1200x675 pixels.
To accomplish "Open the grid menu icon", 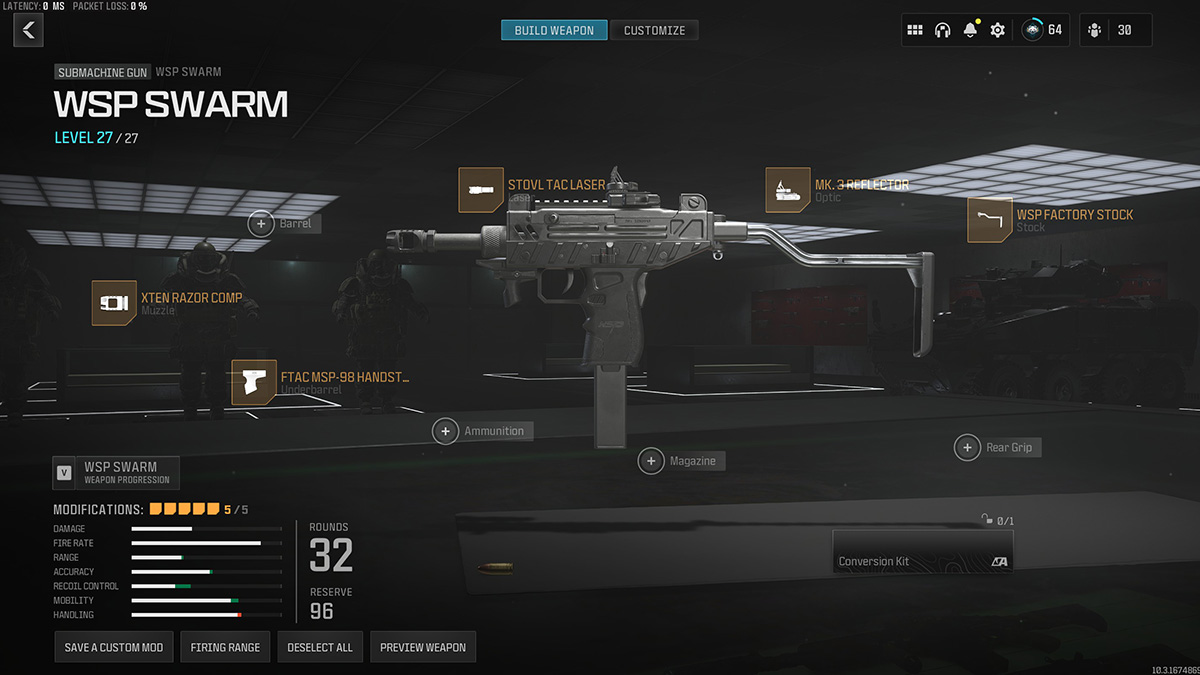I will click(915, 31).
